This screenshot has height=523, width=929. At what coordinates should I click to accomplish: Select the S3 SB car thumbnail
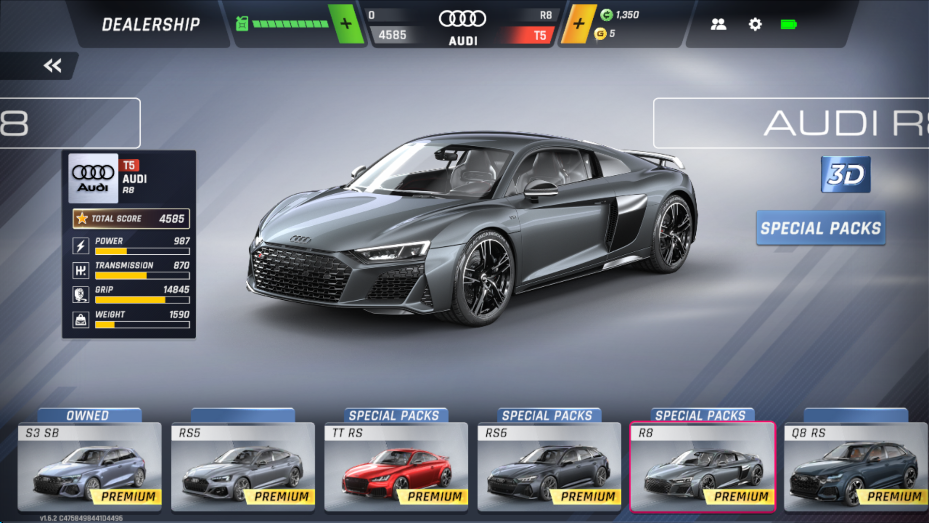pyautogui.click(x=89, y=467)
